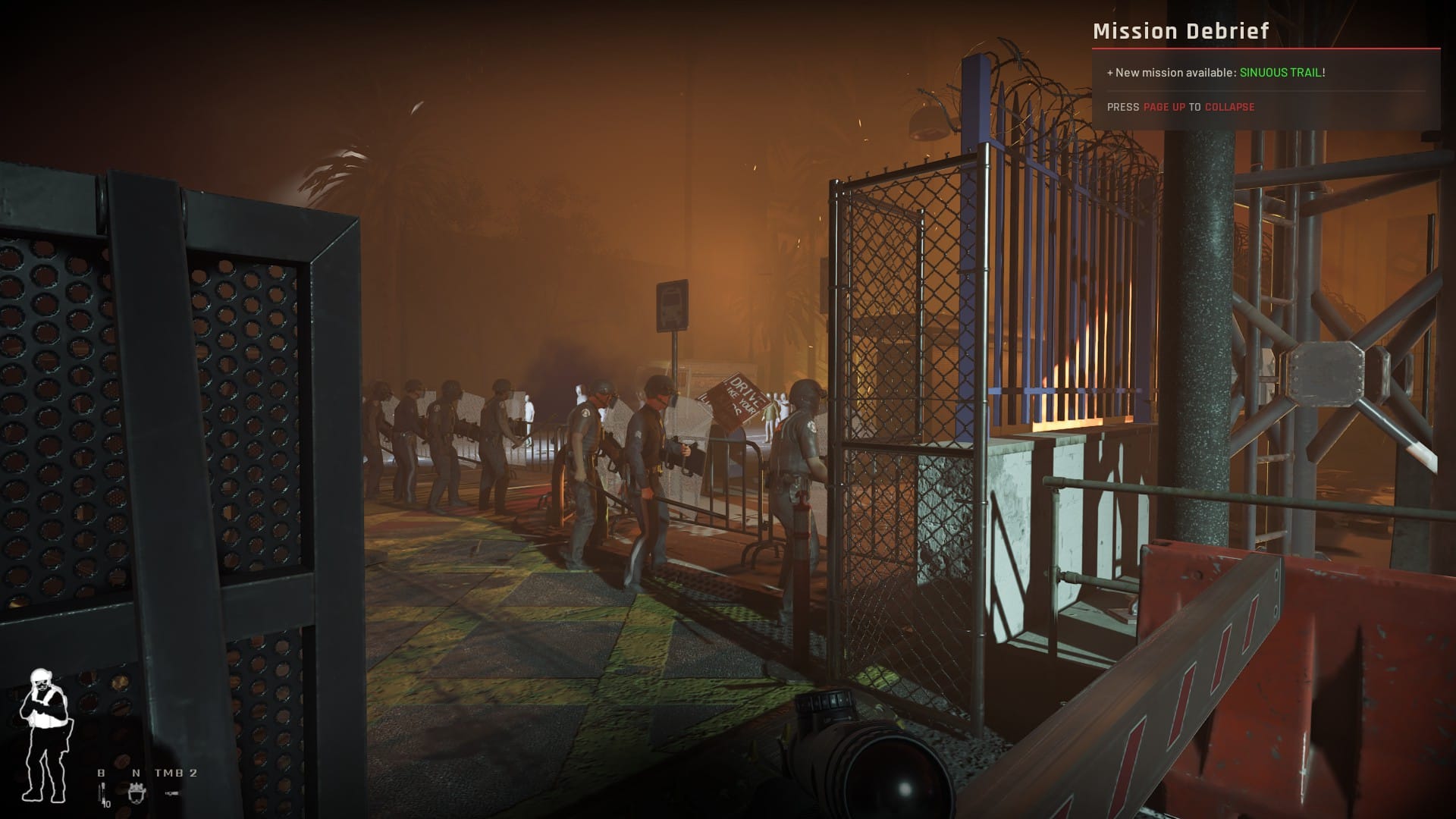Screen dimensions: 1456x819
Task: Click the officer stance silhouette icon
Action: pos(44,736)
